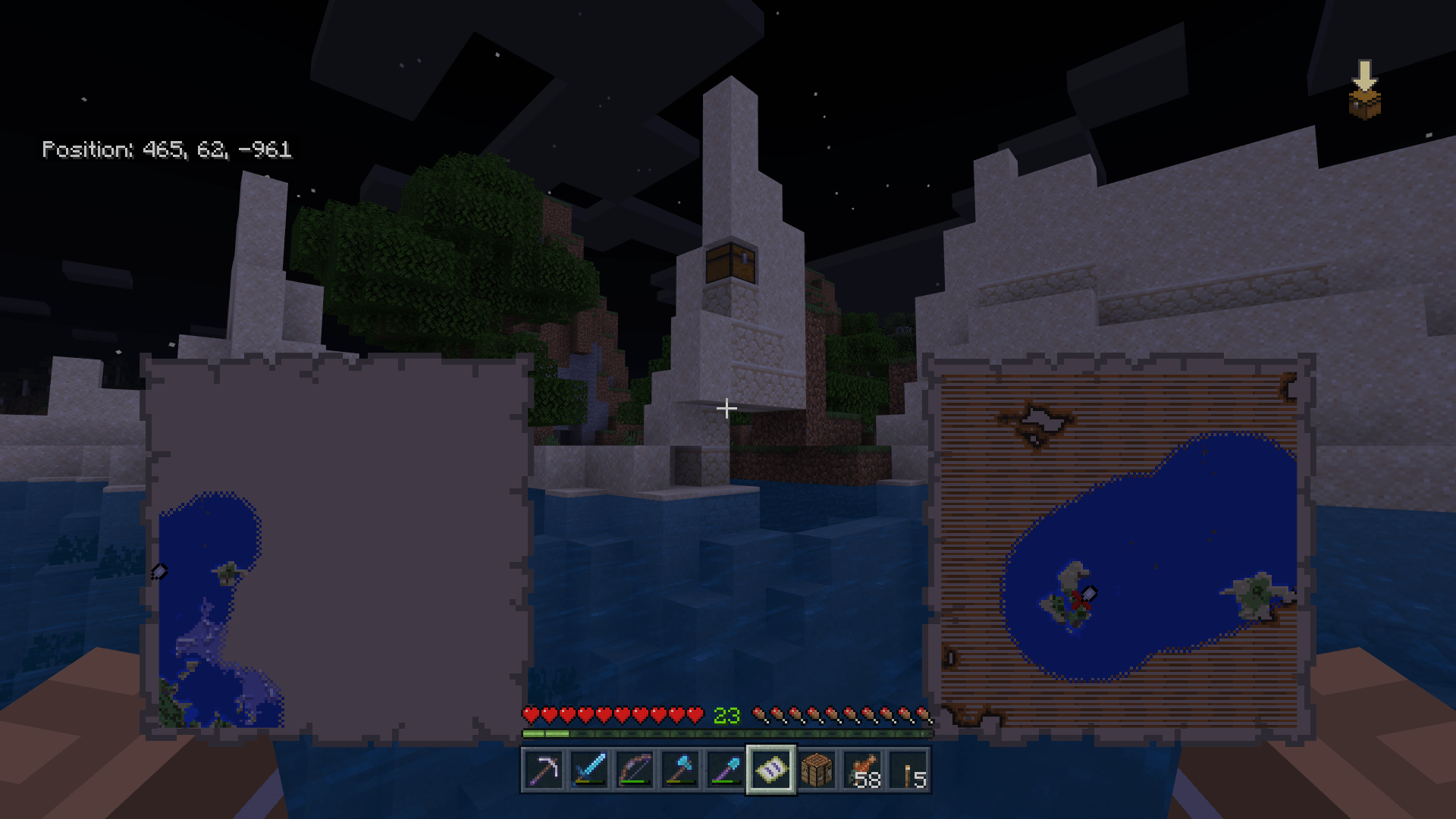Click the barrel block under the arrow indicator

tap(1365, 104)
